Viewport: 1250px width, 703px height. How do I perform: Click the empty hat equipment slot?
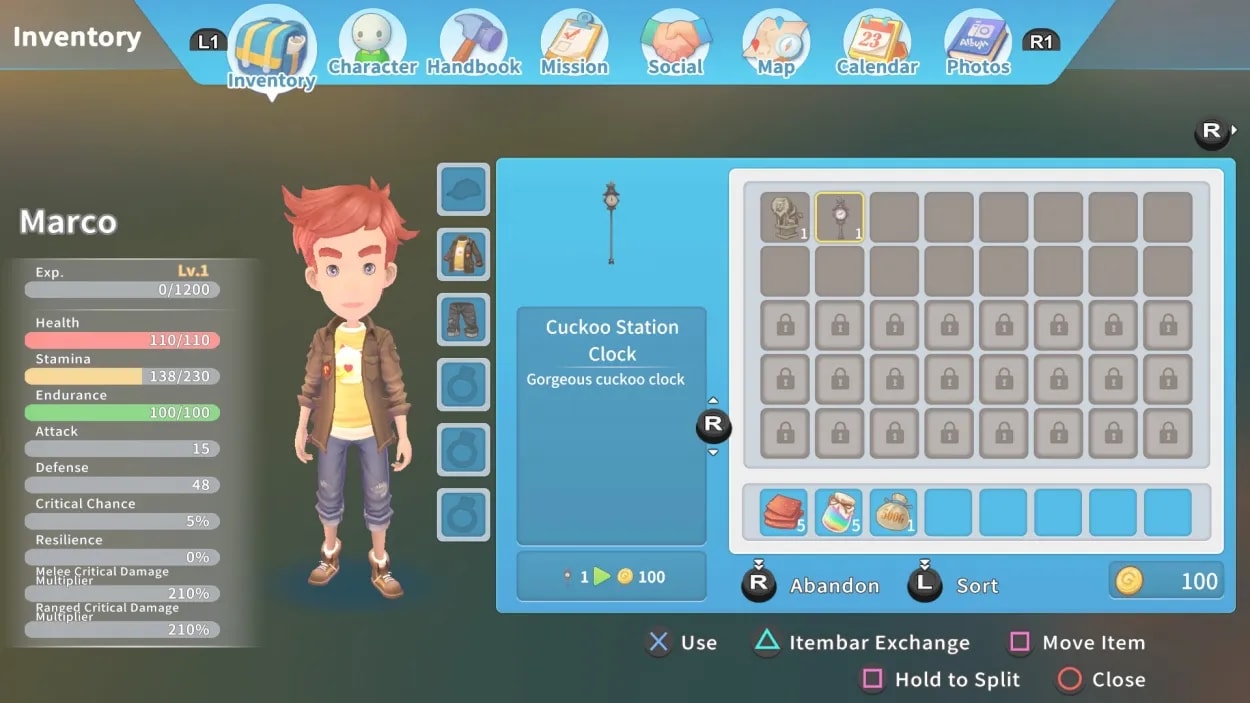tap(464, 189)
